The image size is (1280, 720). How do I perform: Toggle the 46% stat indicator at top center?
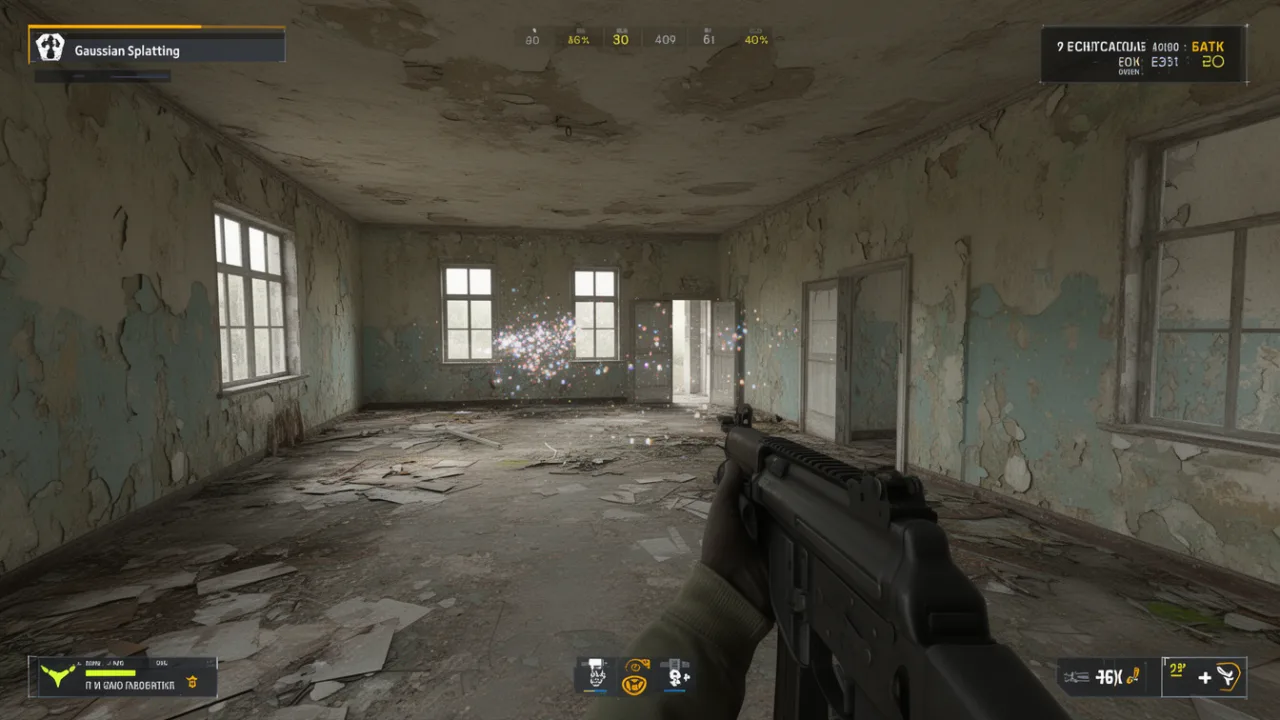pyautogui.click(x=579, y=38)
